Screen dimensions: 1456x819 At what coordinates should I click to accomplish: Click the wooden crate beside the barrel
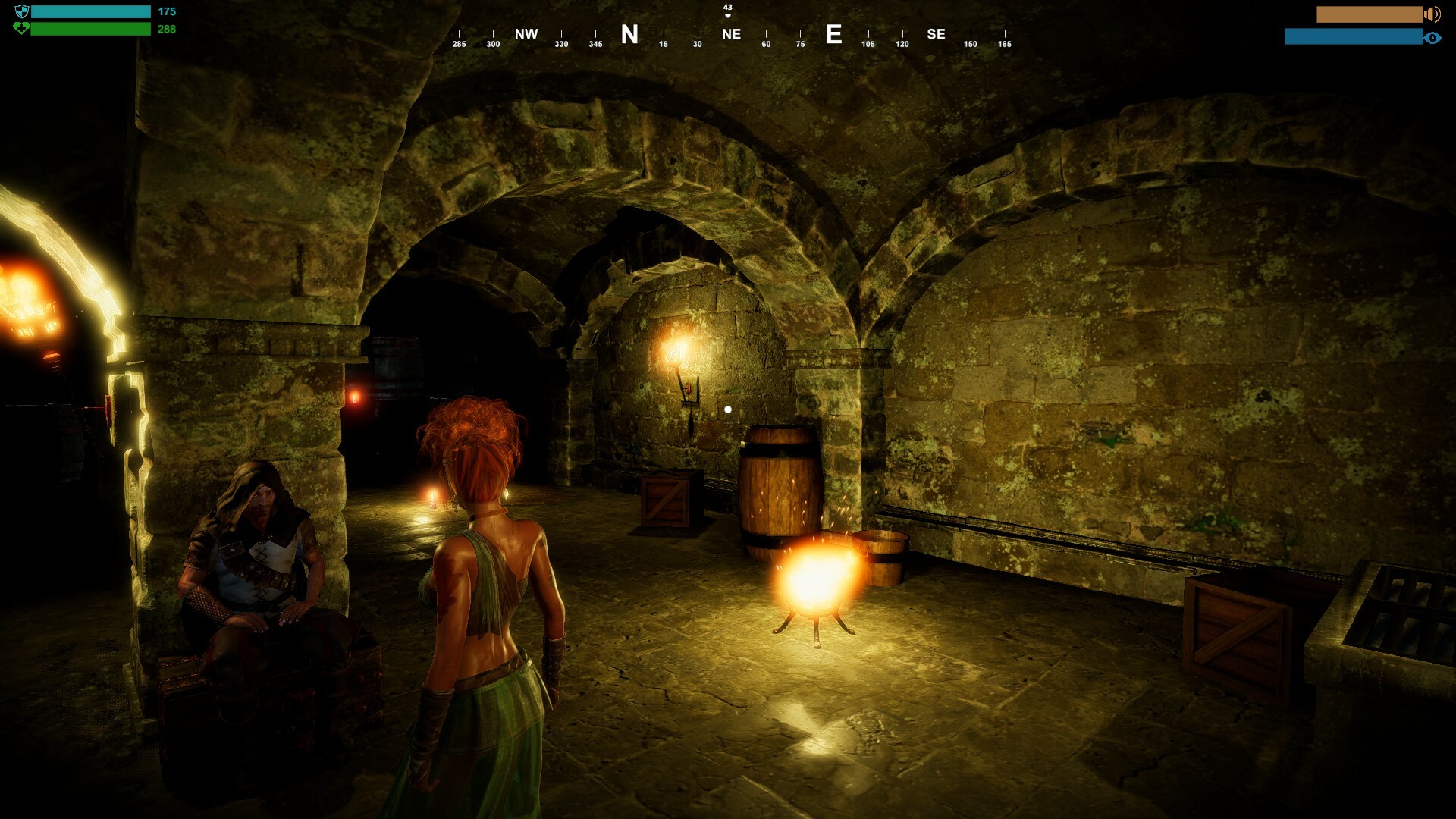[666, 500]
